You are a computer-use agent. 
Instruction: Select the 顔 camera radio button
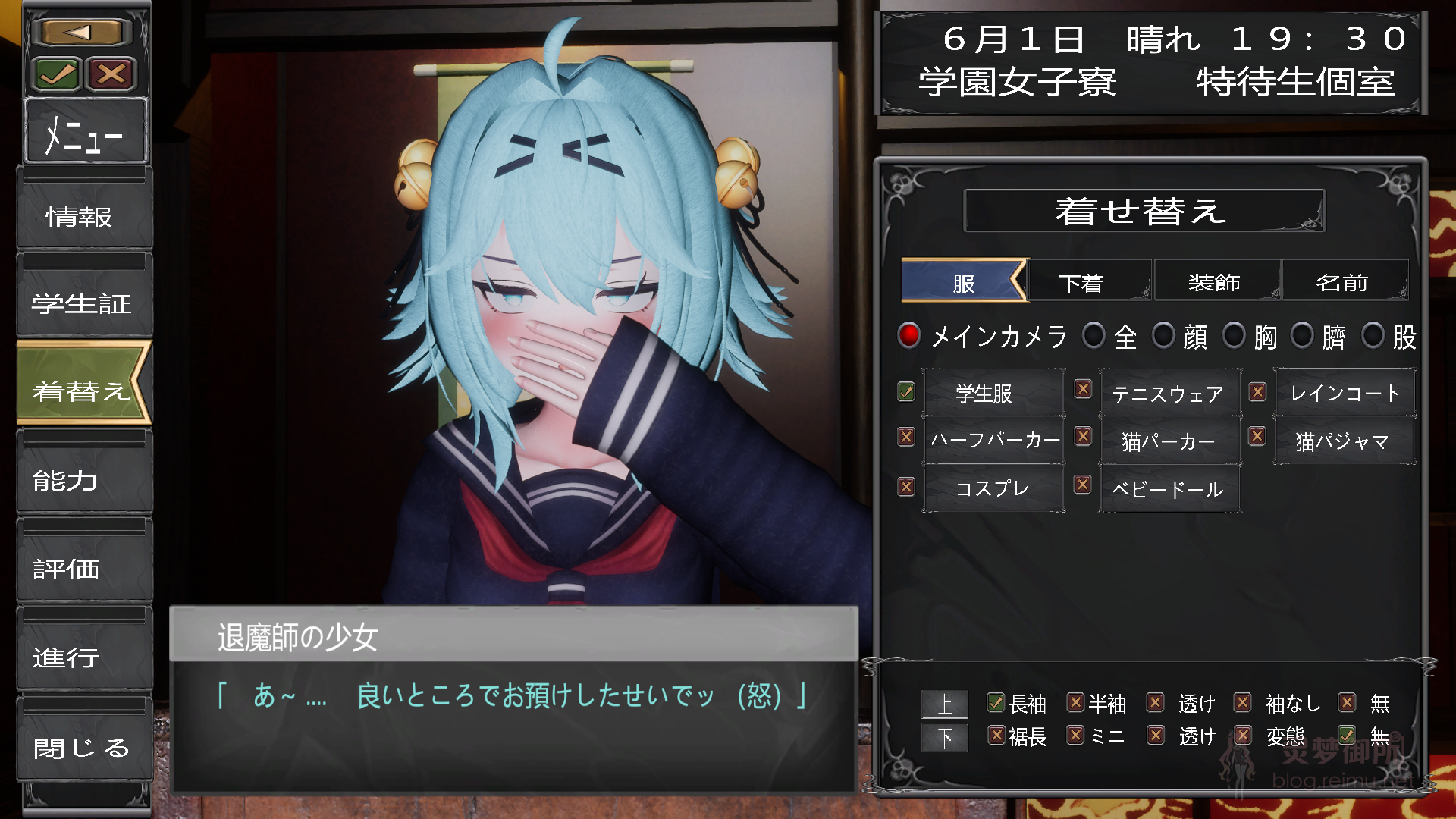pyautogui.click(x=1165, y=336)
